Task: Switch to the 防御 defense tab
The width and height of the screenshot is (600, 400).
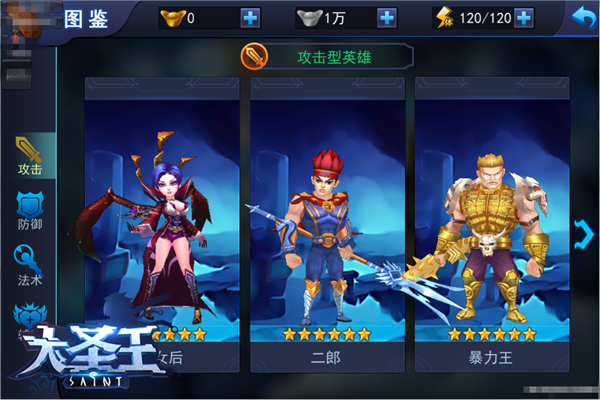Action: point(29,213)
